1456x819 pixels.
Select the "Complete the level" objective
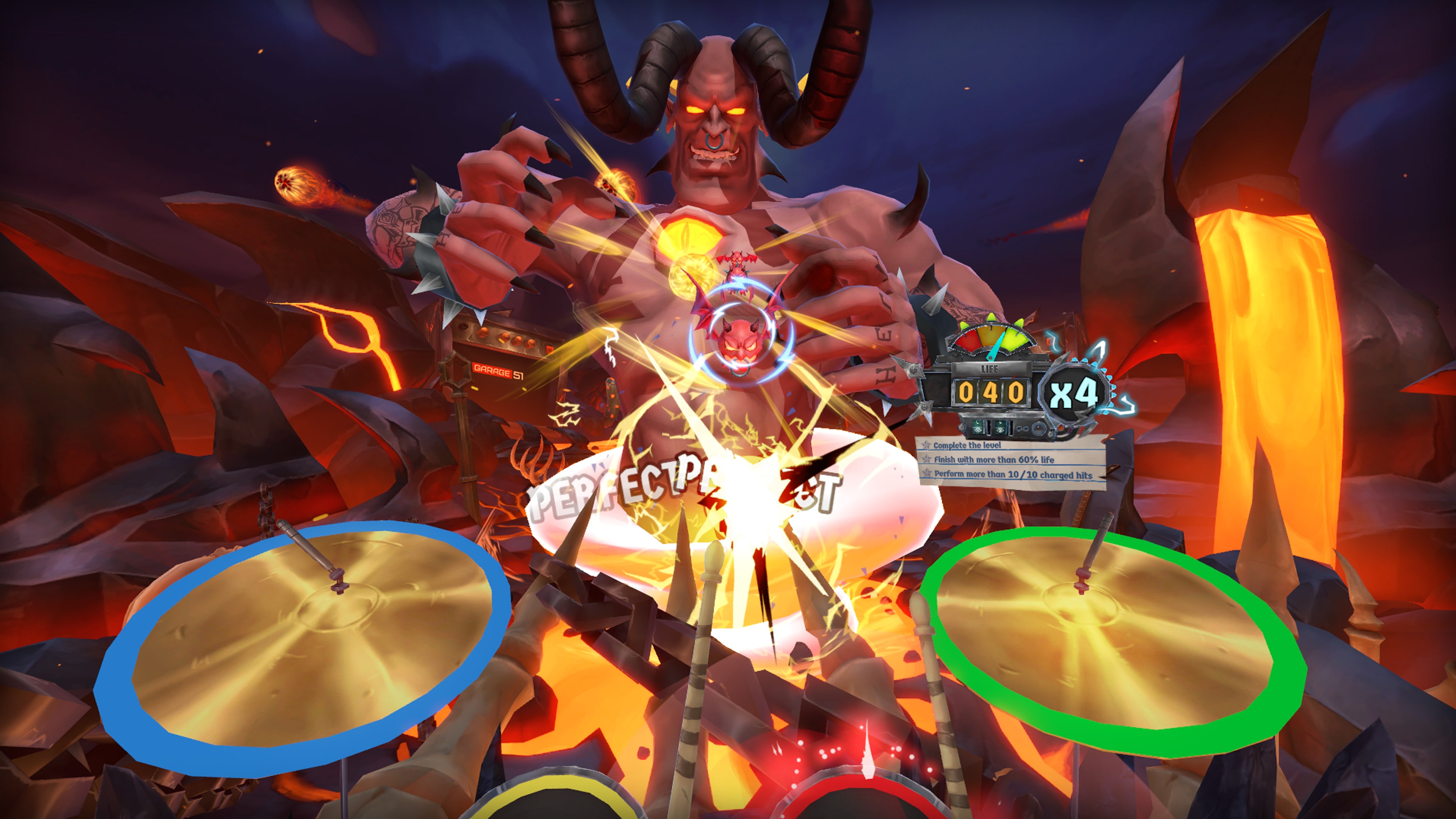coord(967,445)
